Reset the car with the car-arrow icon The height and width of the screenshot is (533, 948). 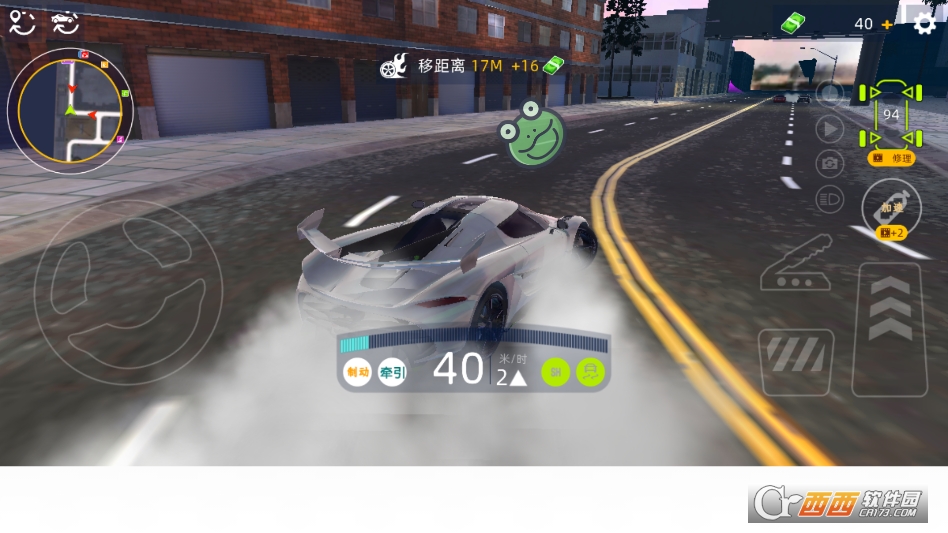point(64,22)
